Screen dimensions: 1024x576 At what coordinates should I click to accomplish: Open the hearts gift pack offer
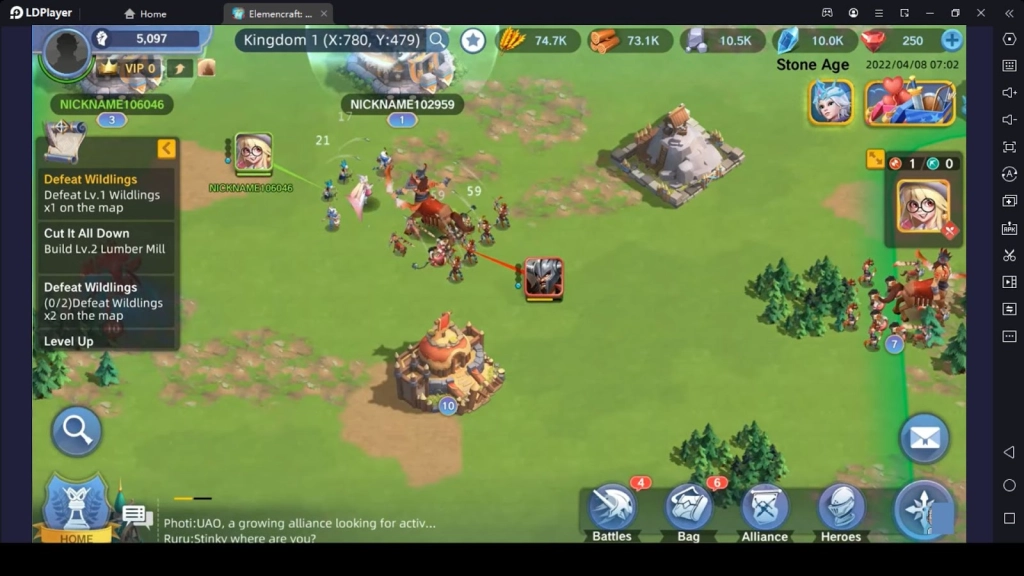(x=910, y=102)
